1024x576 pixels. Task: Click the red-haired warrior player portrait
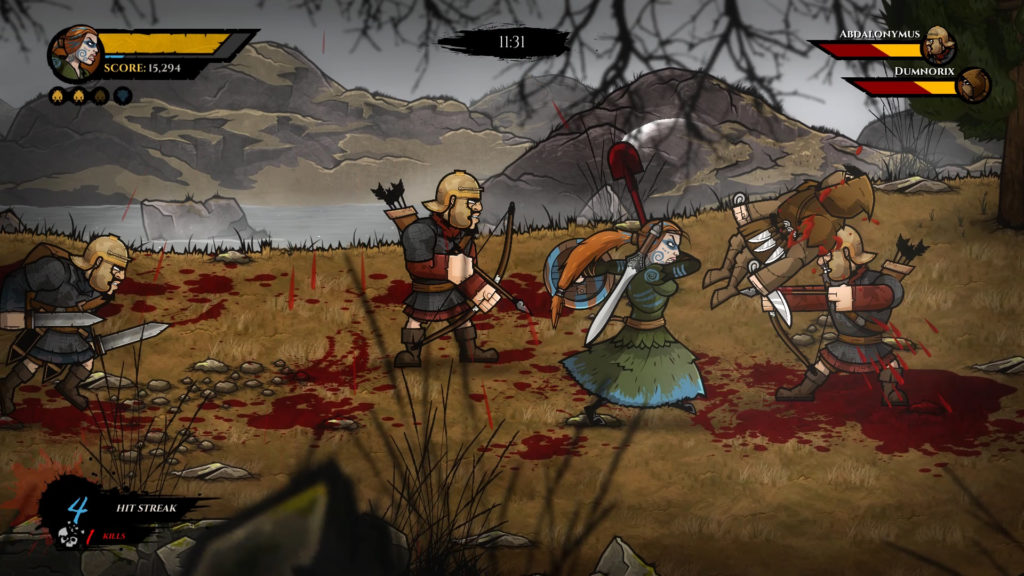(x=75, y=52)
